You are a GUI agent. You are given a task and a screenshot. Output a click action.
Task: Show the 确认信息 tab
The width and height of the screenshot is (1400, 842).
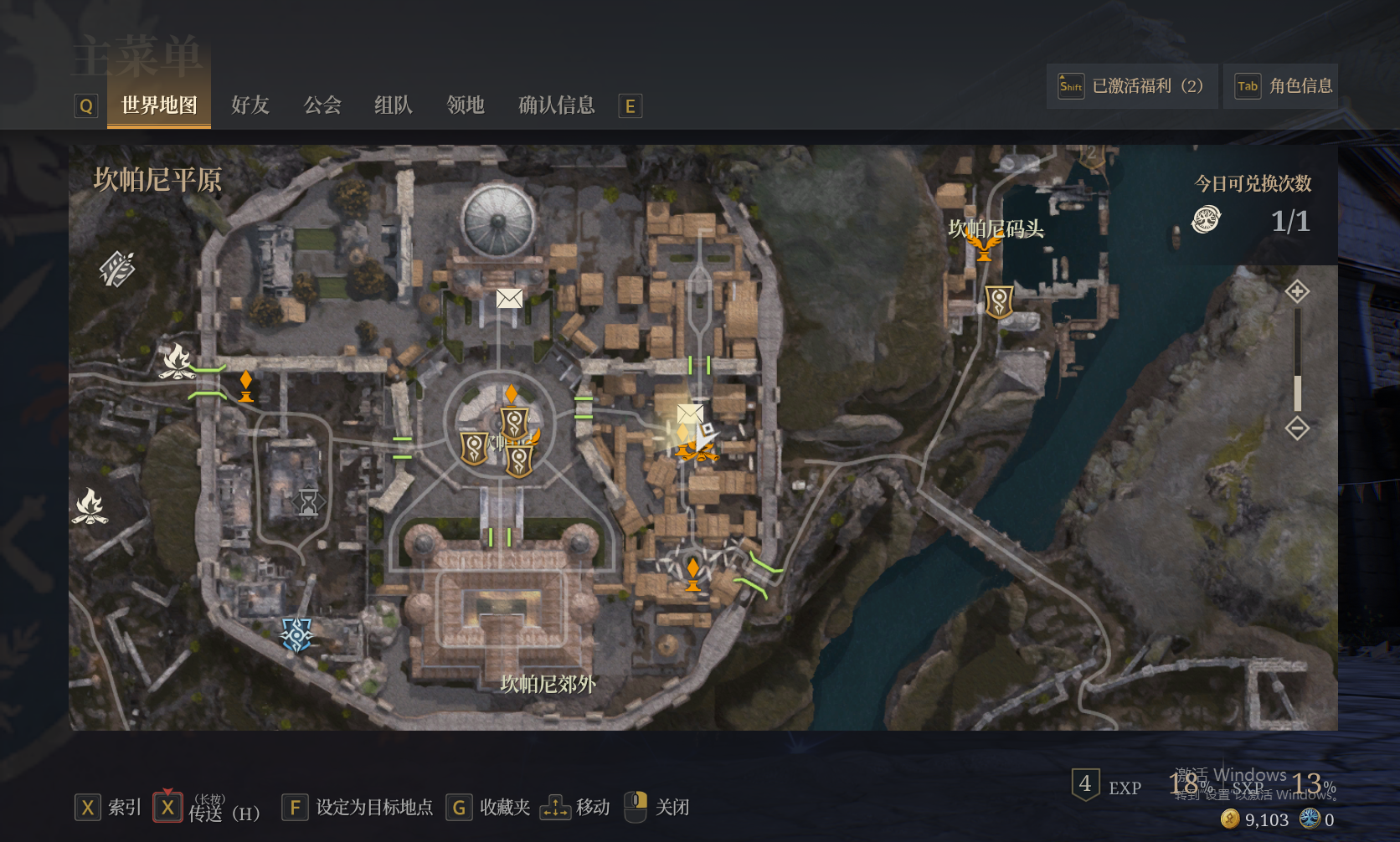tap(557, 105)
